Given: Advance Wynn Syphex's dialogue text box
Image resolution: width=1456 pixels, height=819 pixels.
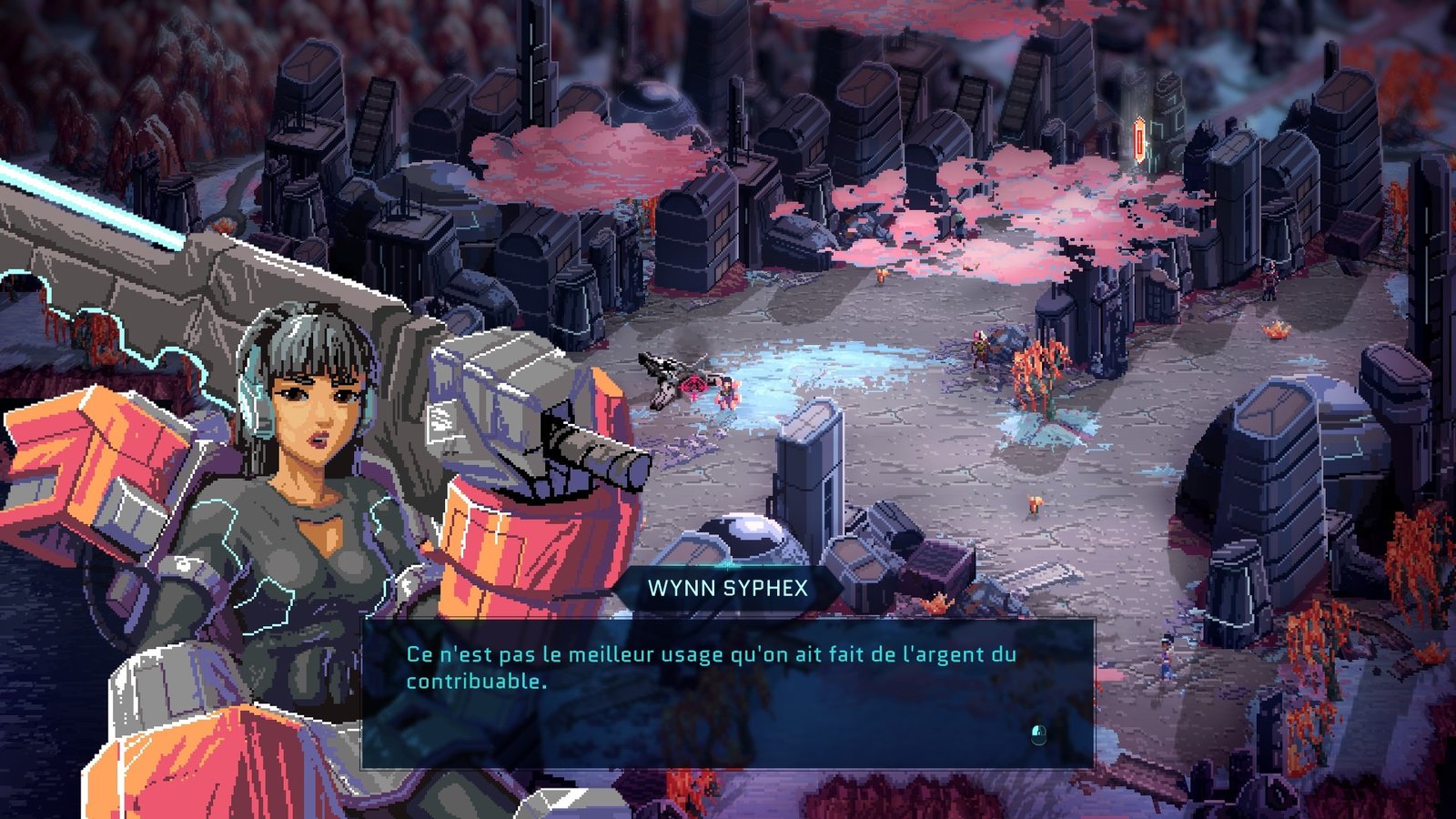Looking at the screenshot, I should (x=1038, y=734).
